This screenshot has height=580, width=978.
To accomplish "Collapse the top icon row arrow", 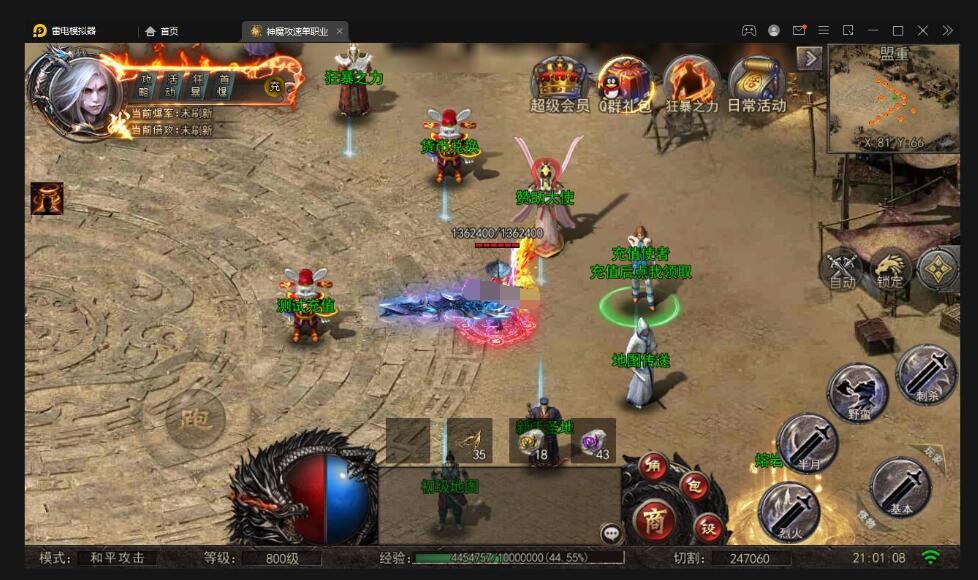I will pos(810,59).
